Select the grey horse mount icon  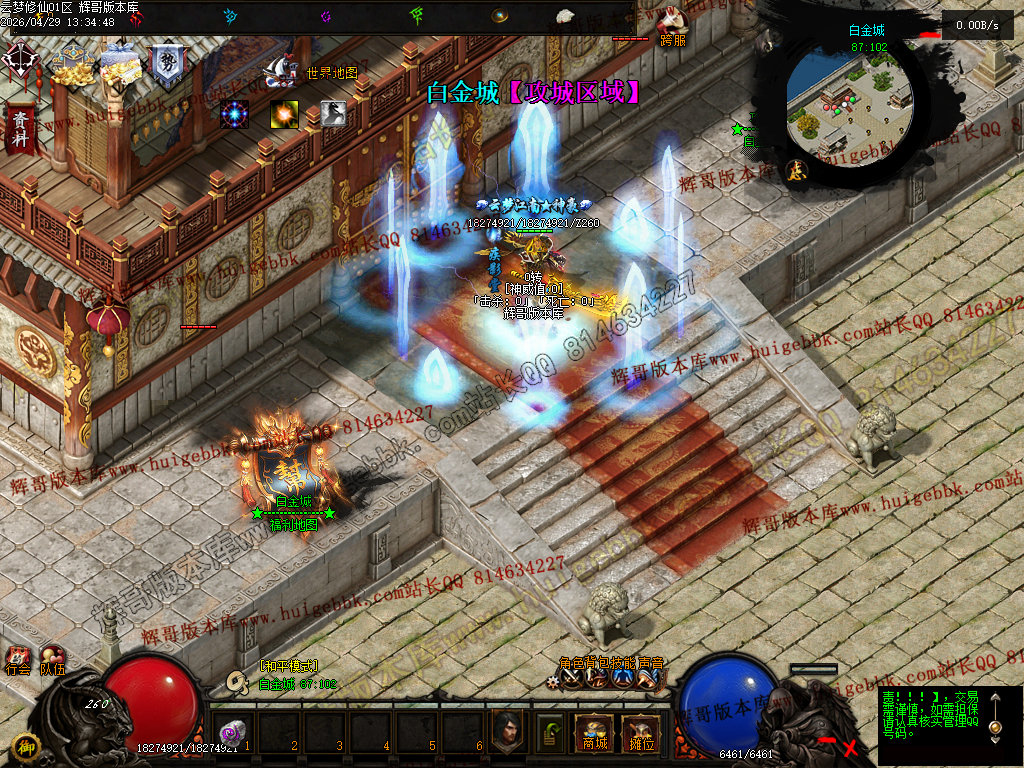click(x=333, y=114)
